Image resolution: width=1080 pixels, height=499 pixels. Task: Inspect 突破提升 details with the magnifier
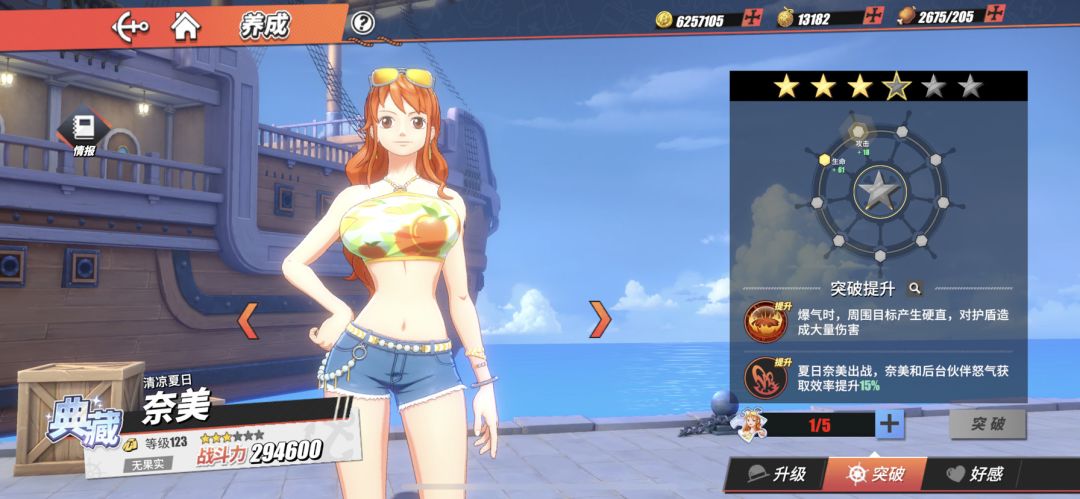tap(914, 288)
